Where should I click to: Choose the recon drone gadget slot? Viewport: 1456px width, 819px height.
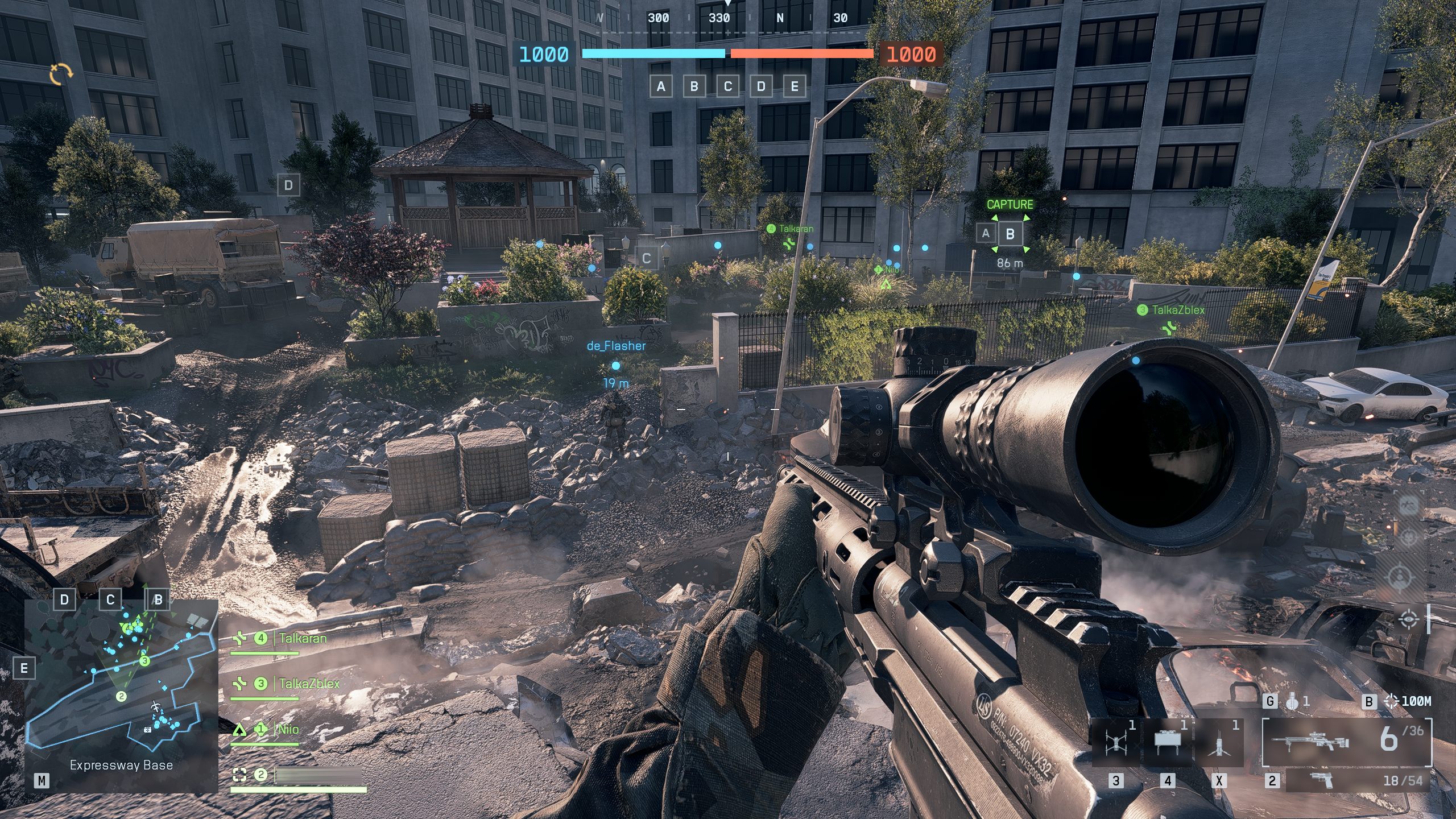click(x=1115, y=742)
